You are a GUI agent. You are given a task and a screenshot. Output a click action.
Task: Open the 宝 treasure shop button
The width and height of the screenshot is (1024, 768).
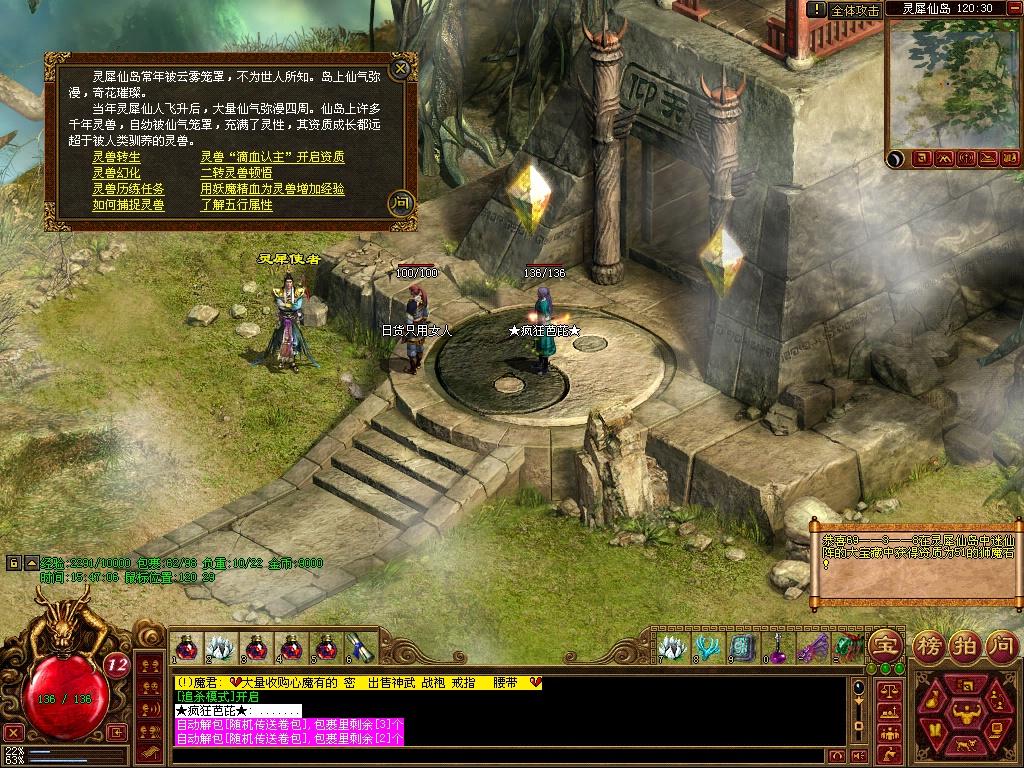(x=886, y=645)
